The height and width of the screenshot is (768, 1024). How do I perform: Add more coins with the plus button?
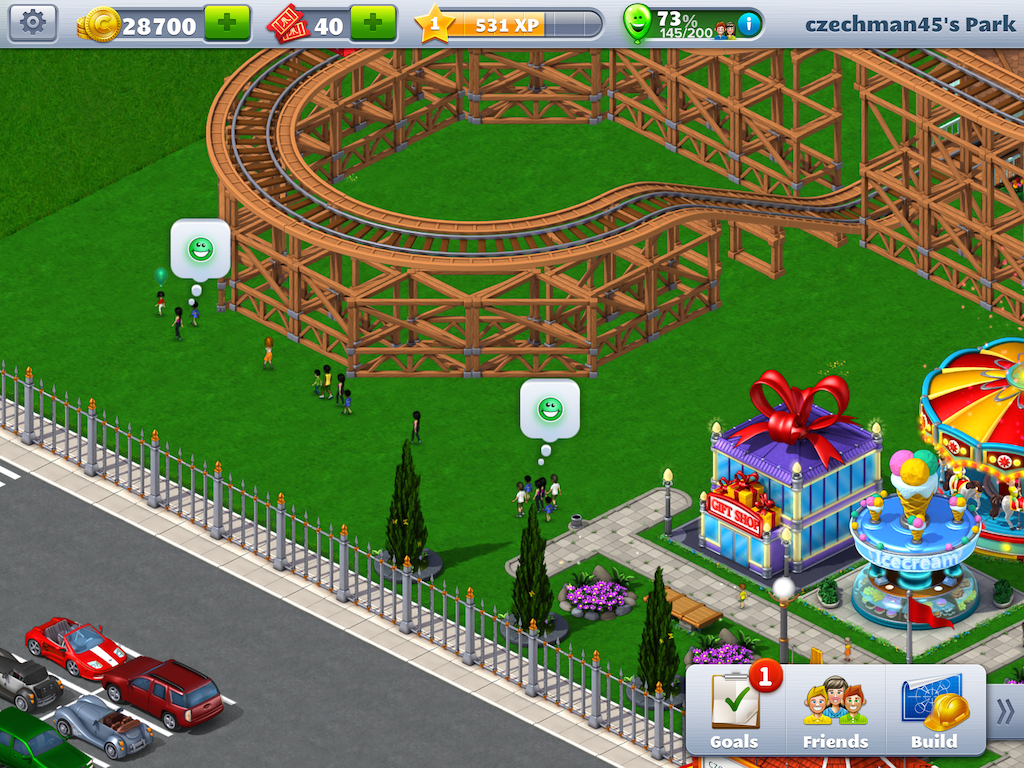point(227,23)
